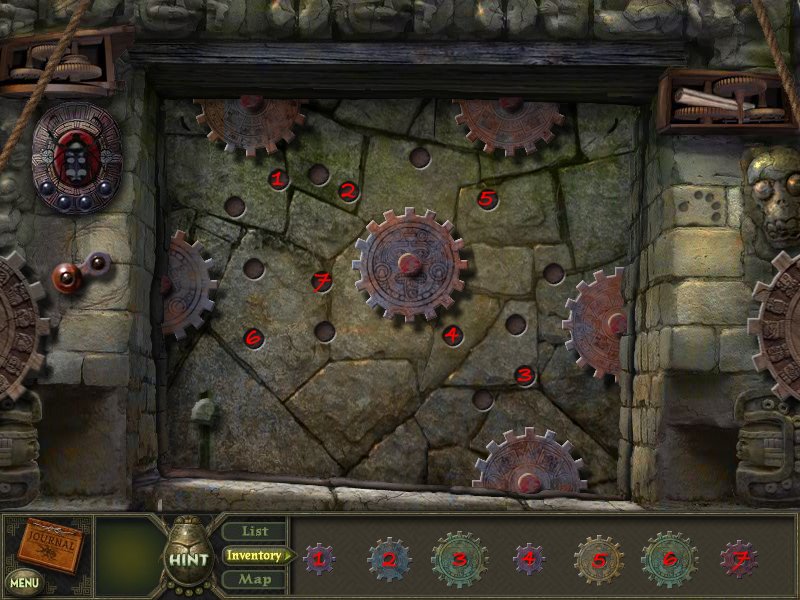Pick gear number 1 from inventory

(x=319, y=559)
